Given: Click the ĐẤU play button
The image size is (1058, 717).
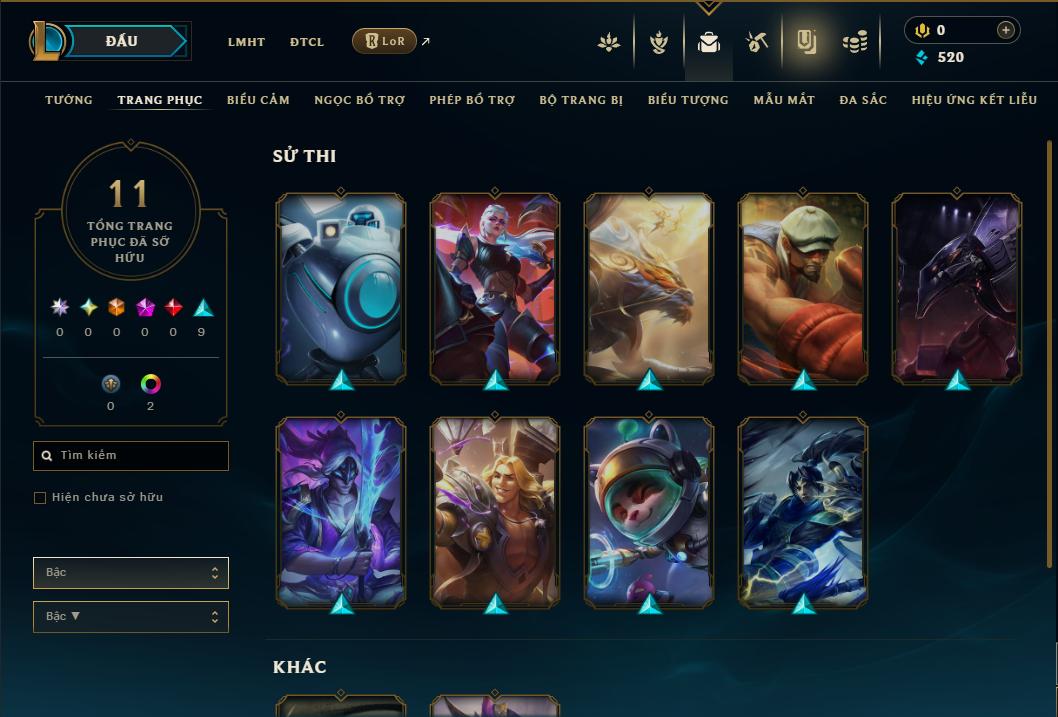Looking at the screenshot, I should point(122,41).
